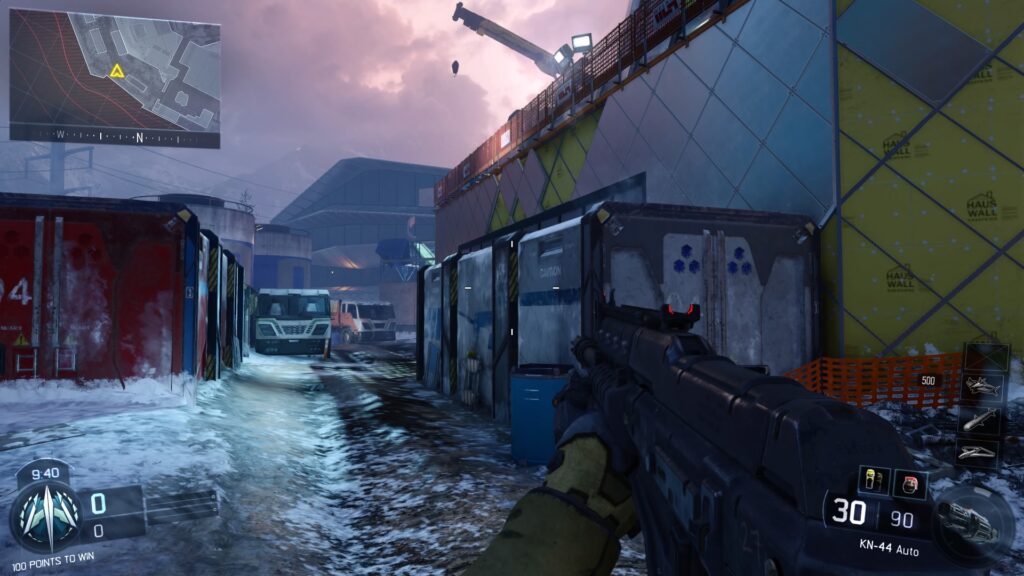Click the compass strip below the minimap
The image size is (1024, 576).
point(114,136)
